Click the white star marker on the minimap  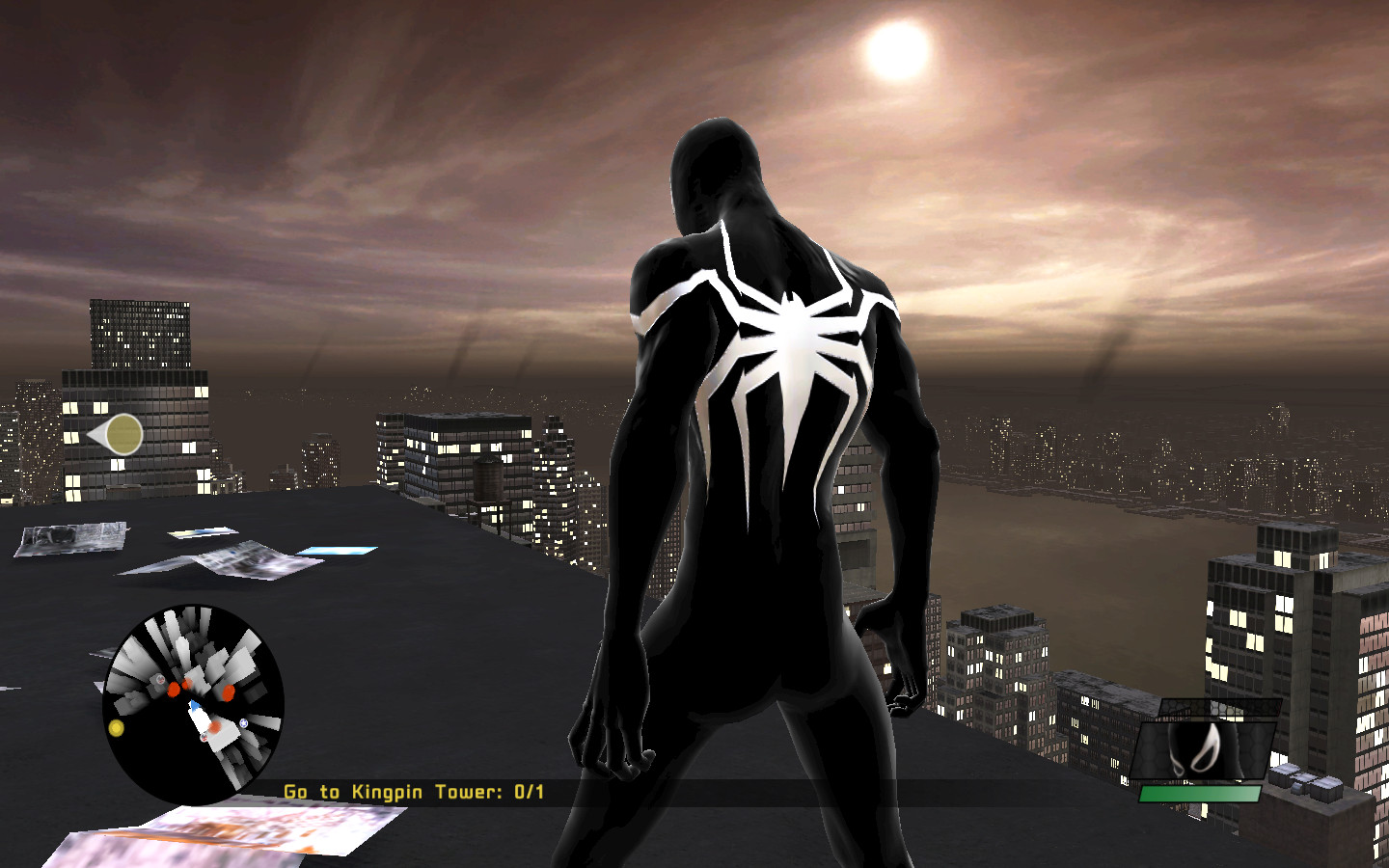click(243, 723)
